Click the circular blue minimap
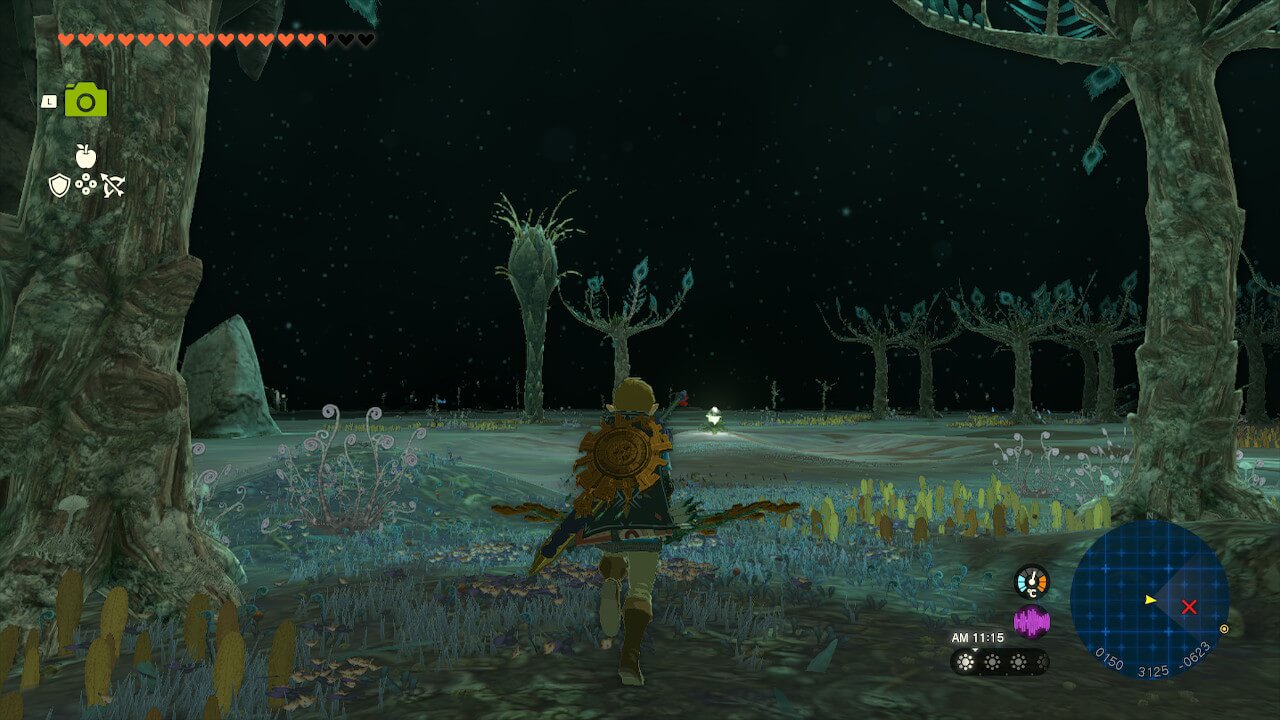Viewport: 1280px width, 720px height. coord(1149,598)
